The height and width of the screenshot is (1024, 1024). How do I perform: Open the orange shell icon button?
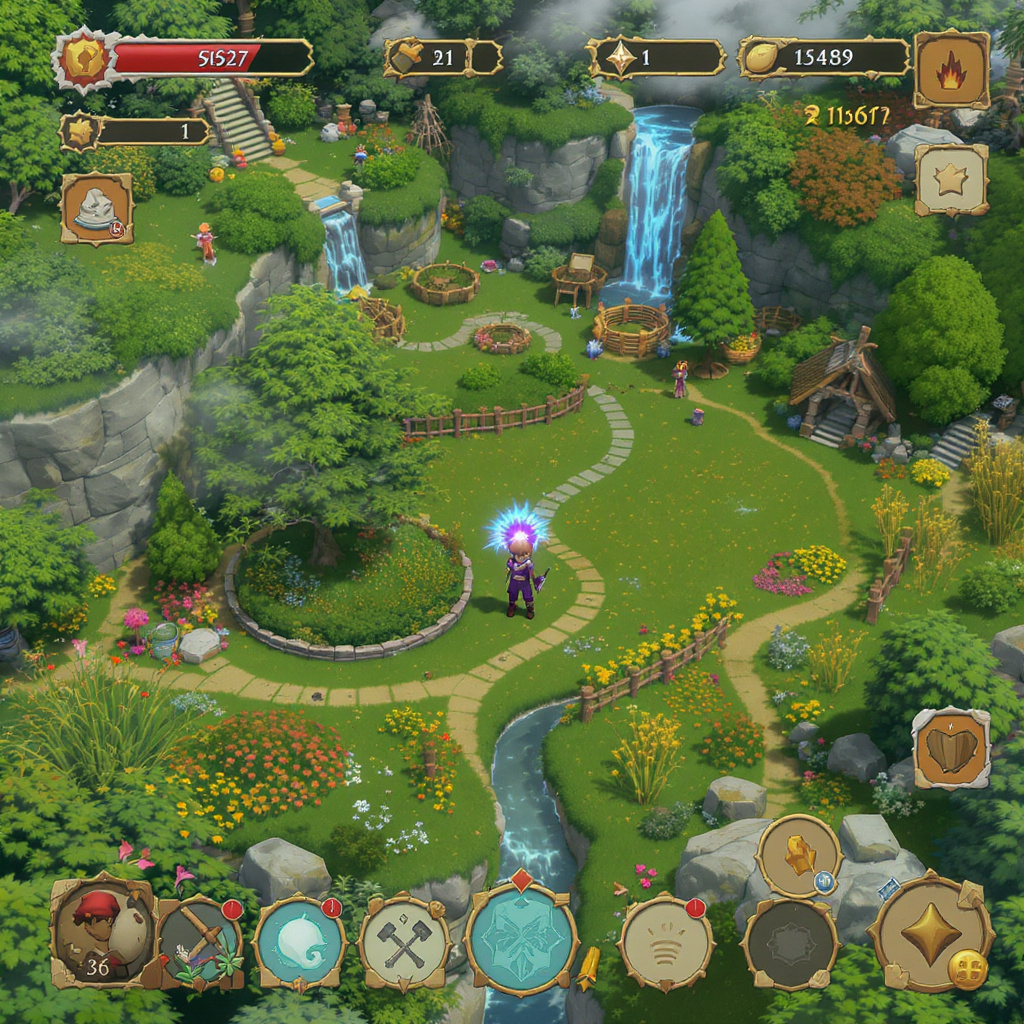pyautogui.click(x=951, y=748)
